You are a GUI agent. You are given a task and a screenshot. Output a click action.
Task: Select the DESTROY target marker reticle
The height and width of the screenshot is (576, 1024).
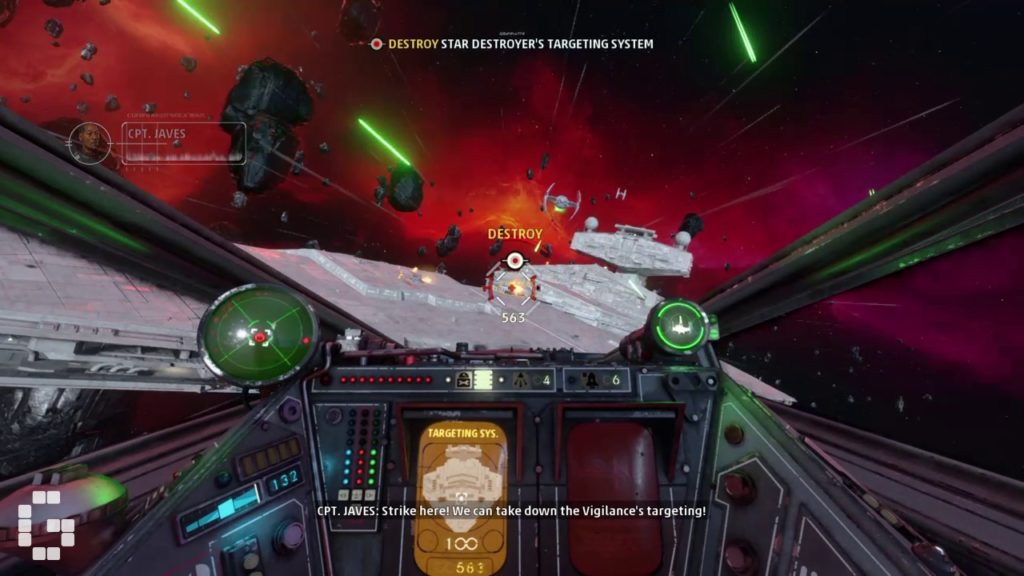point(514,284)
